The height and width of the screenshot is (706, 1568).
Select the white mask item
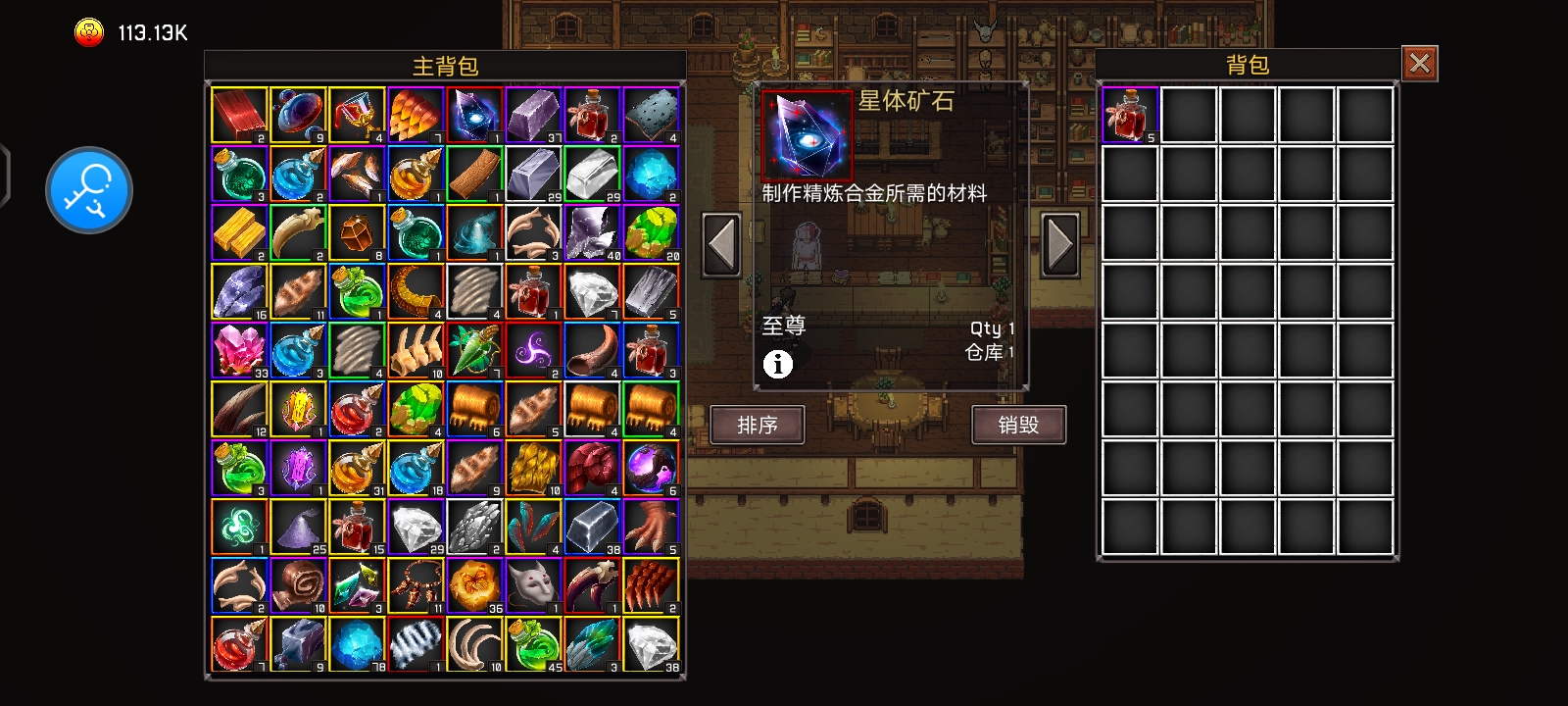click(533, 585)
